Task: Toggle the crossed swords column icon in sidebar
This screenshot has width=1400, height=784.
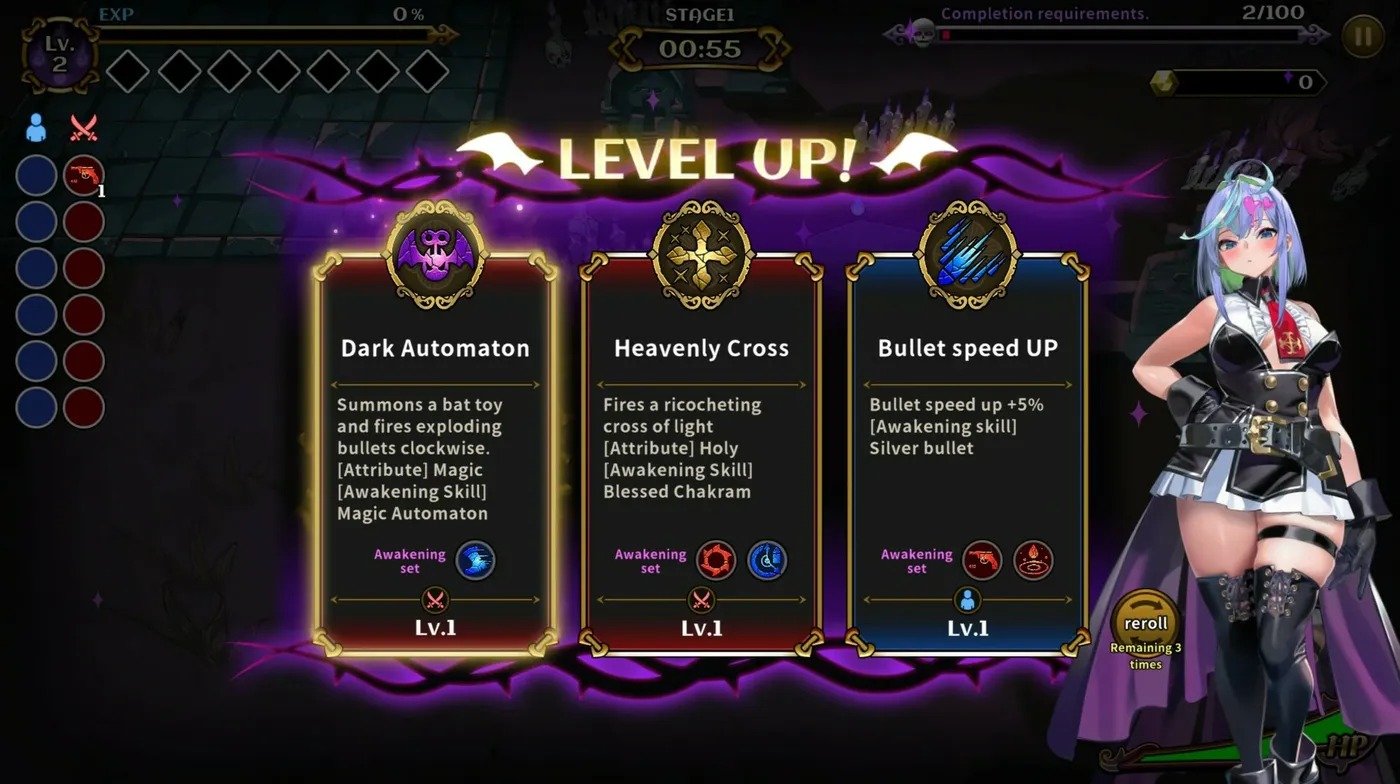Action: pos(83,125)
